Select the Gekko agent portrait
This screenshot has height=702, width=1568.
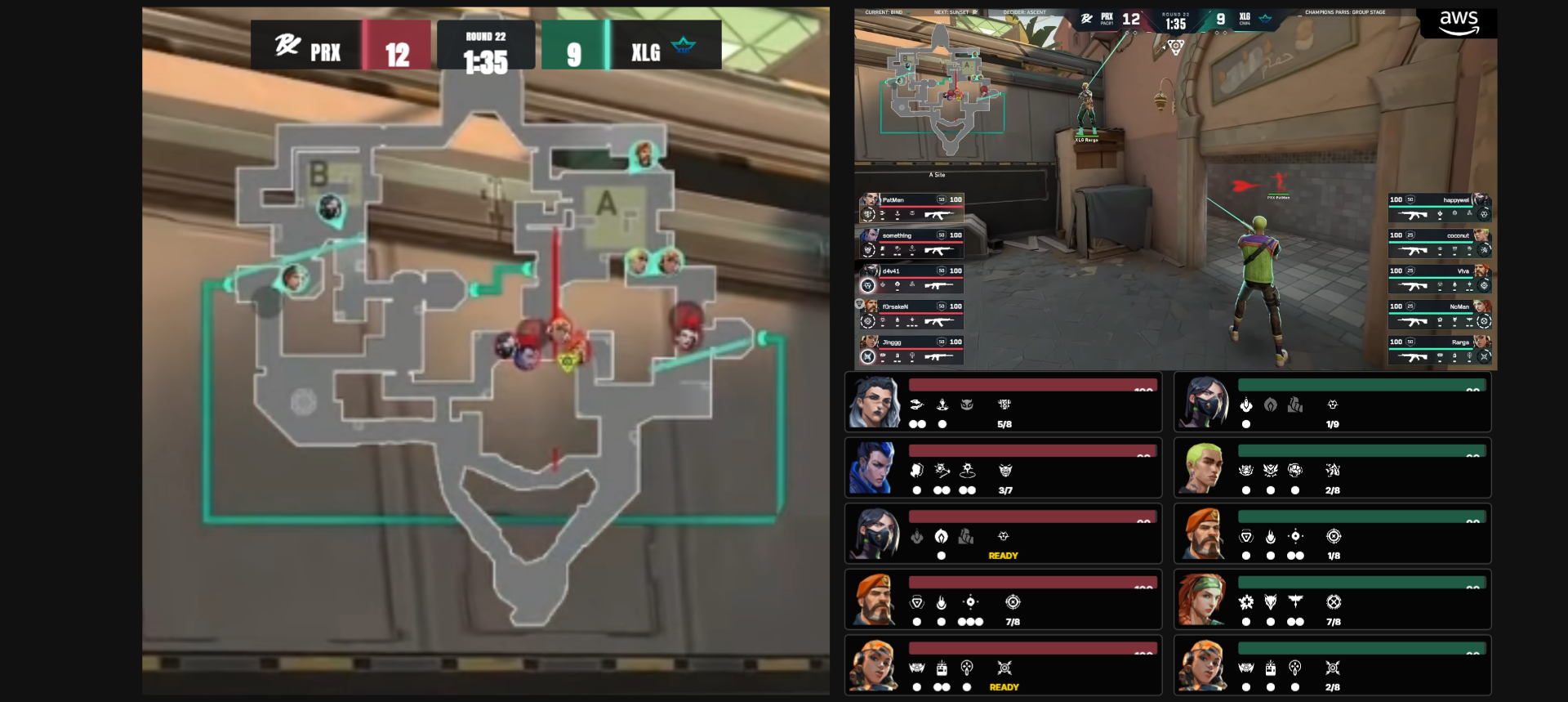(x=1203, y=468)
